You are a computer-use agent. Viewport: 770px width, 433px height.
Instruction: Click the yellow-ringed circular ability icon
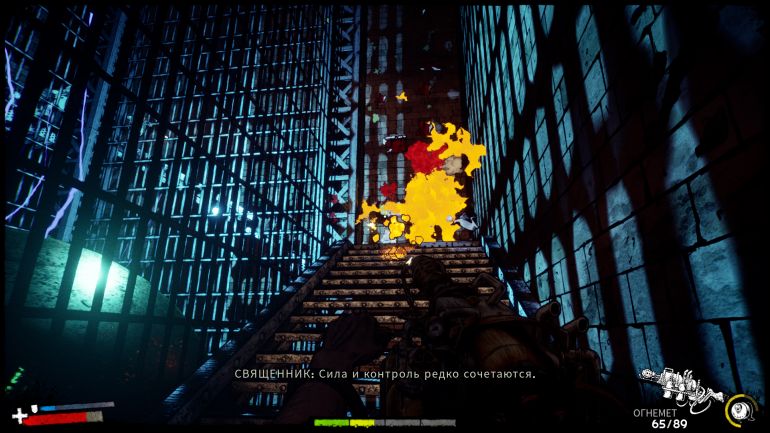point(740,407)
